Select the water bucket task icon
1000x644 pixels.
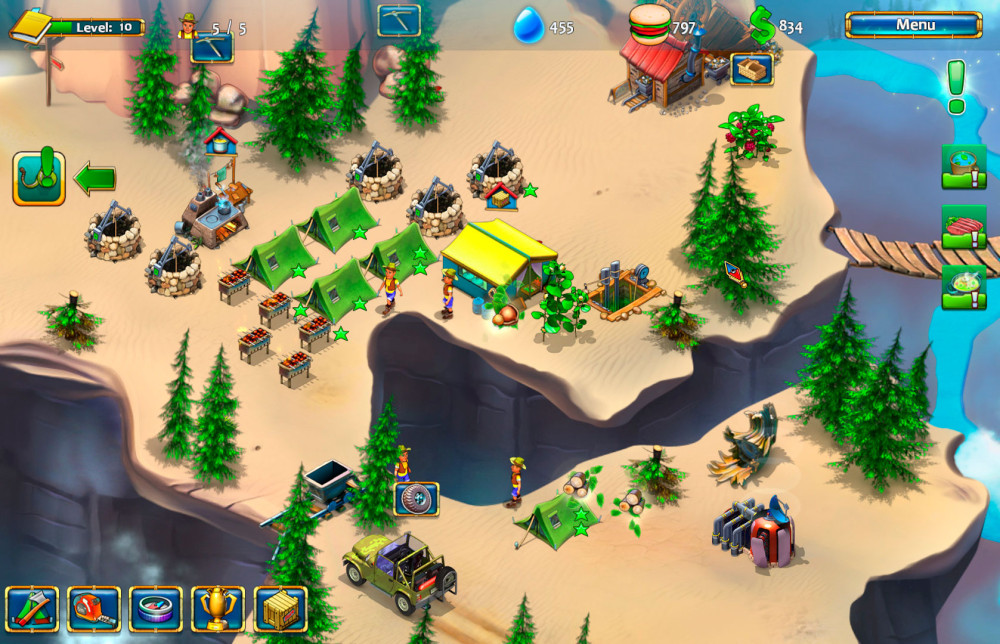[963, 166]
